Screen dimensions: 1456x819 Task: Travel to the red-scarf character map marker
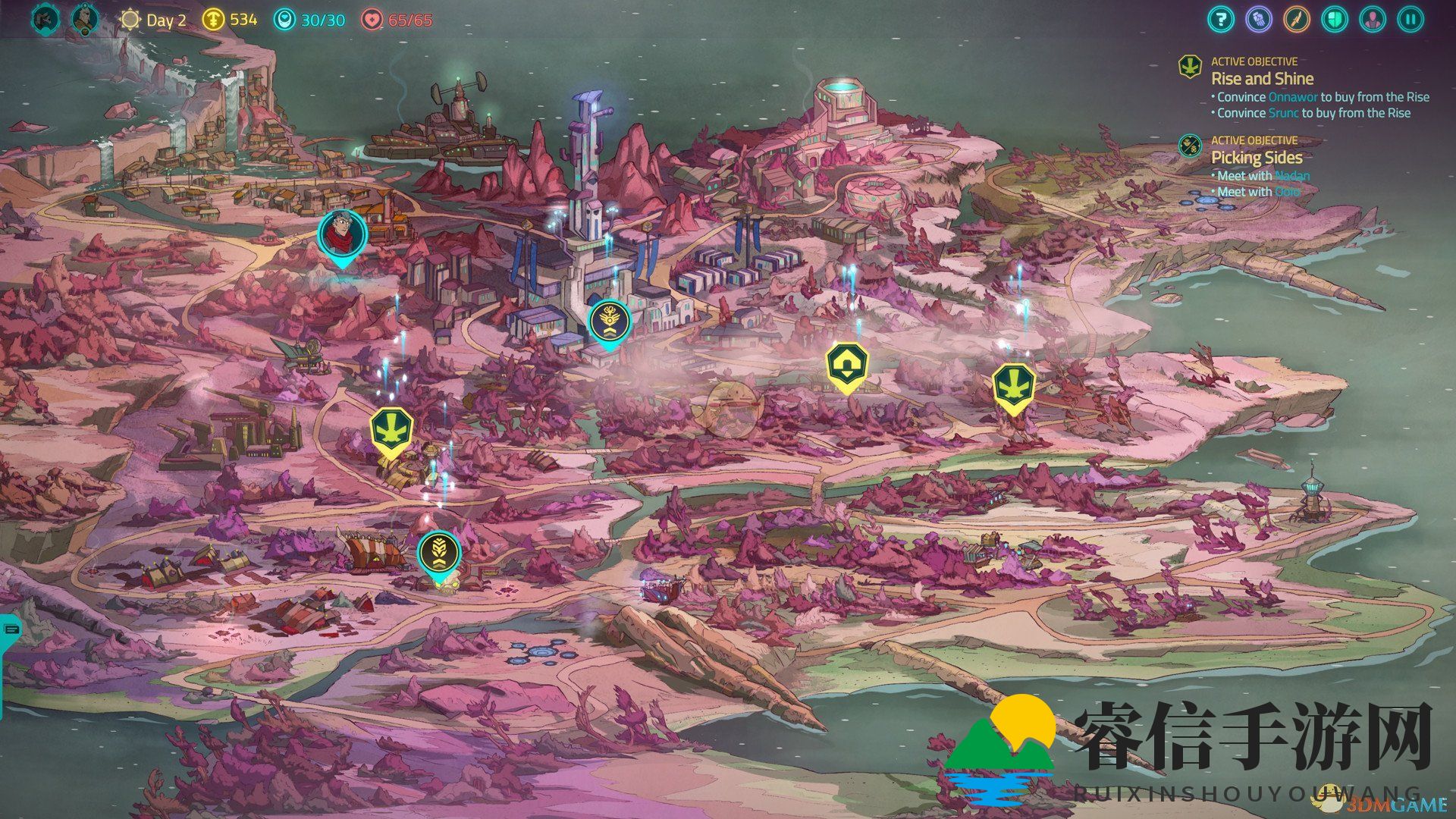coord(343,234)
